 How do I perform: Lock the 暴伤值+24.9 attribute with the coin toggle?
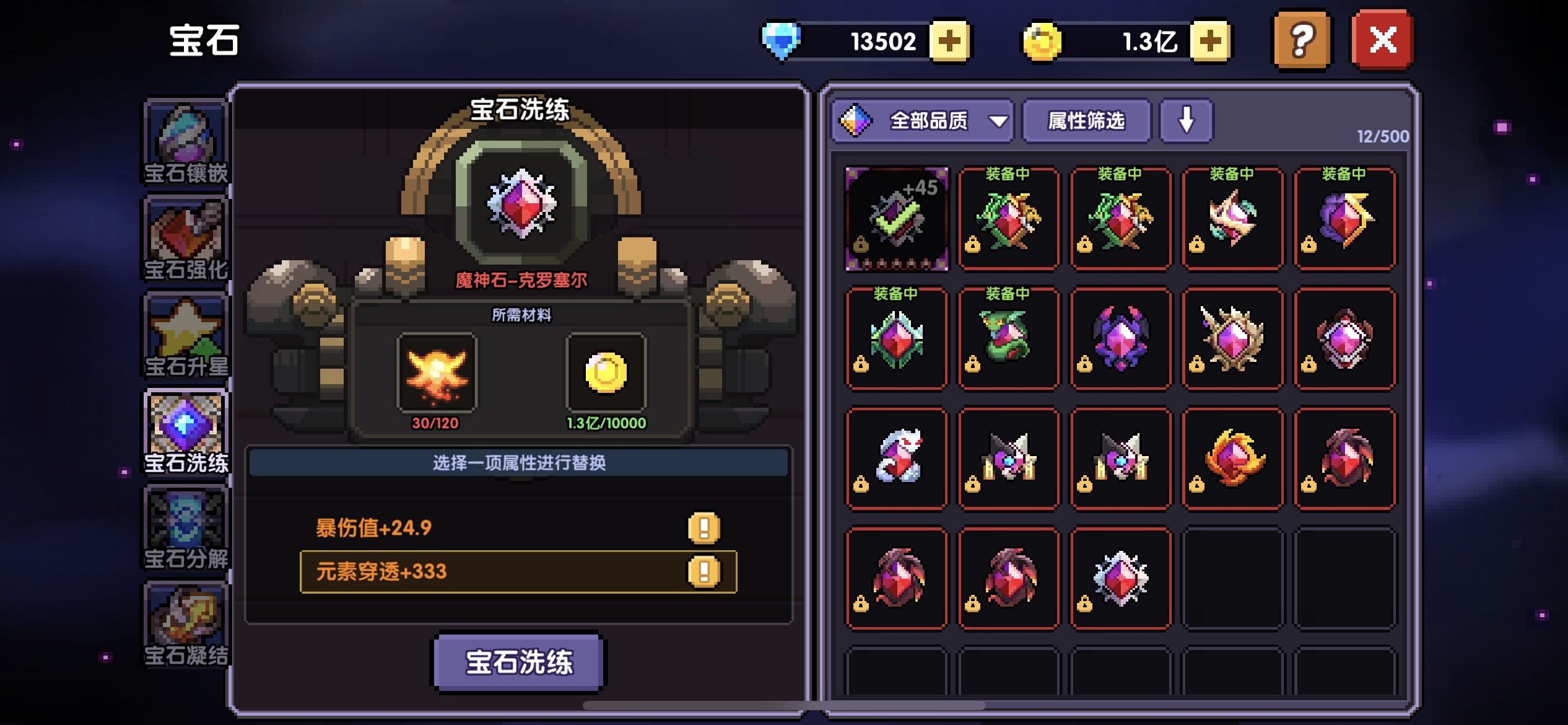(704, 527)
